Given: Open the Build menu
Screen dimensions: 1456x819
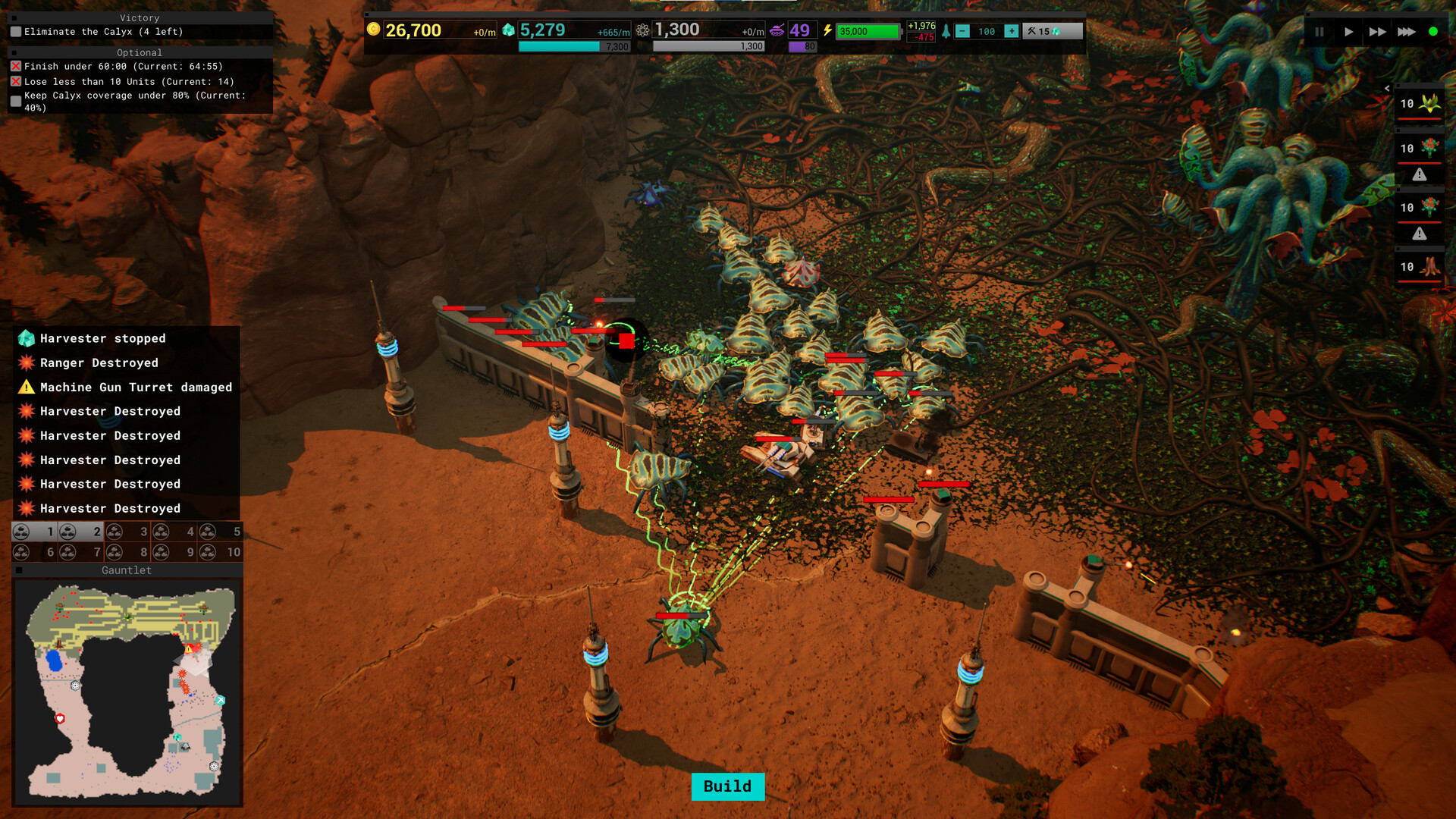Looking at the screenshot, I should point(727,787).
